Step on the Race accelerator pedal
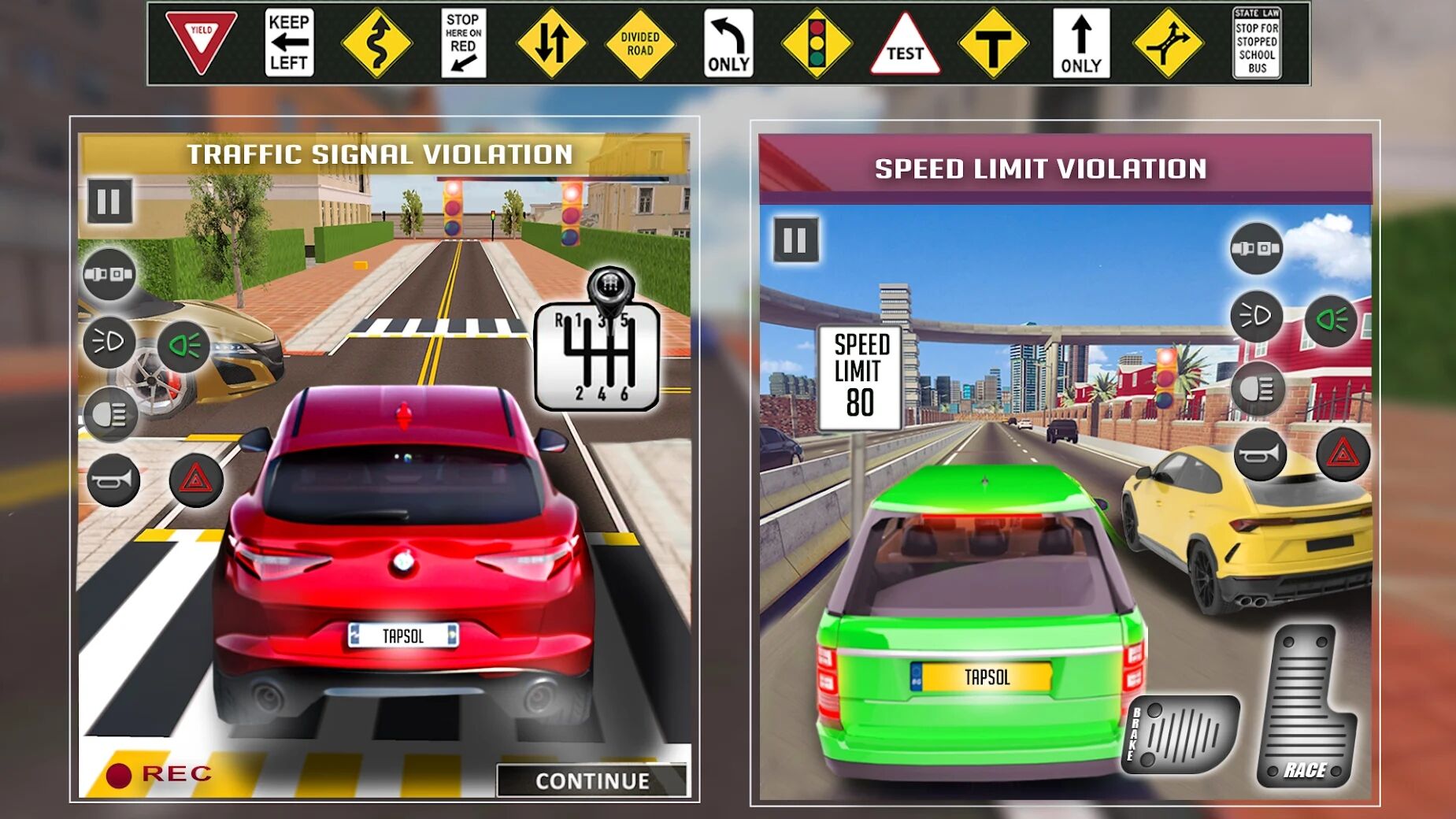 coord(1306,708)
